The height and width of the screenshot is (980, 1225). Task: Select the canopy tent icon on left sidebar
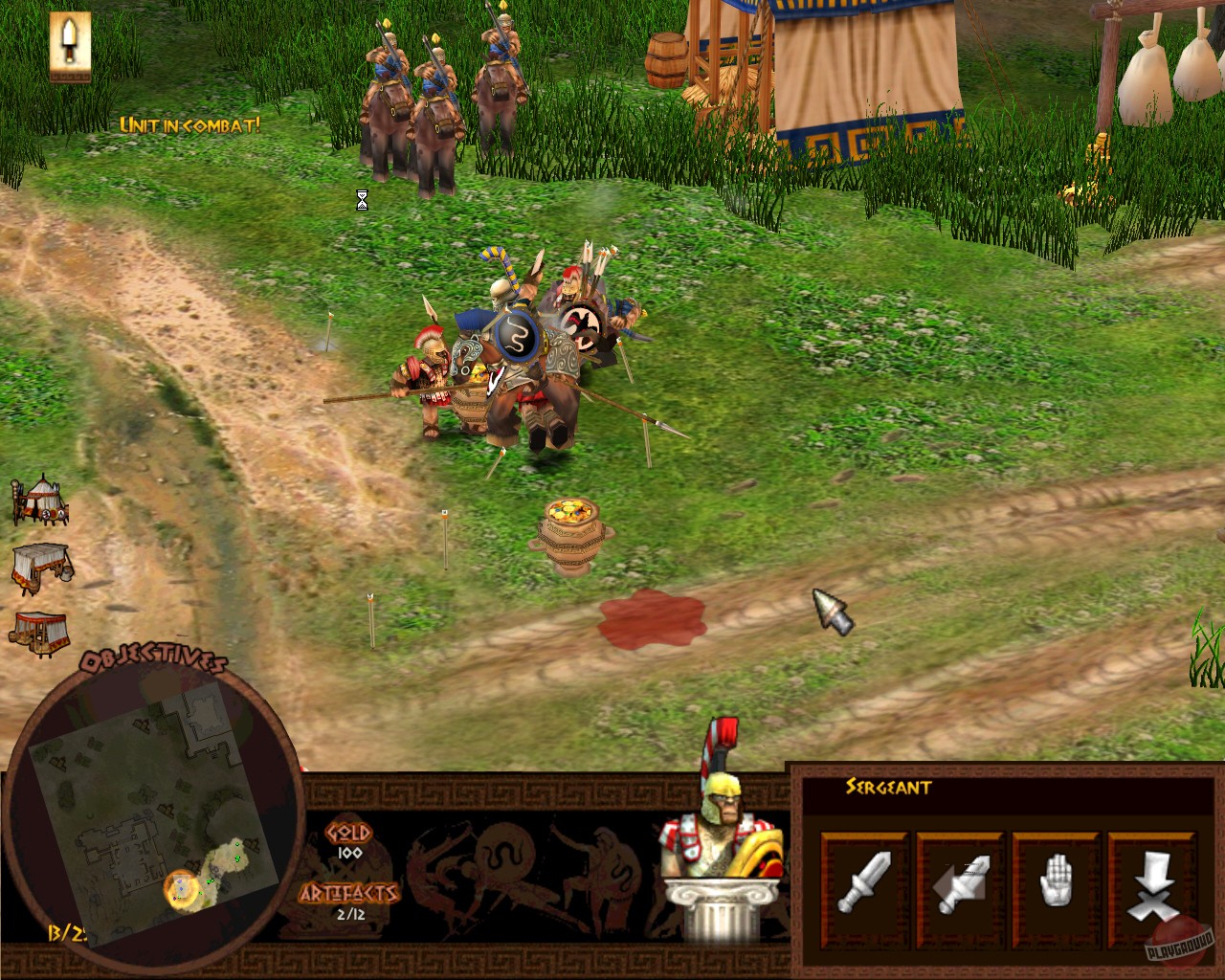click(x=40, y=632)
